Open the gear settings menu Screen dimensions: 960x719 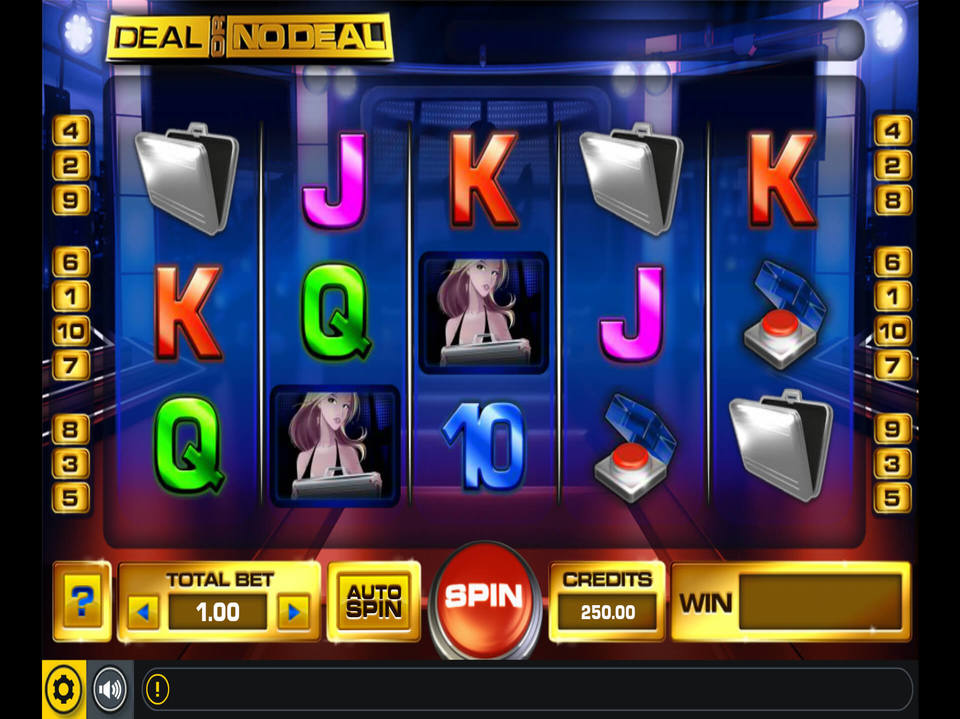click(x=63, y=688)
